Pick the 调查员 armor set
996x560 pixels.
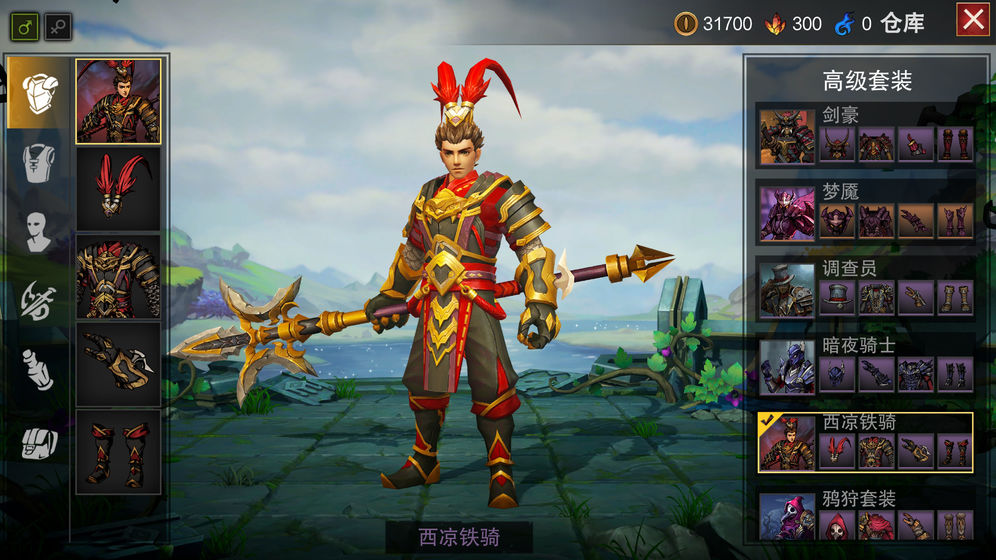pos(865,289)
